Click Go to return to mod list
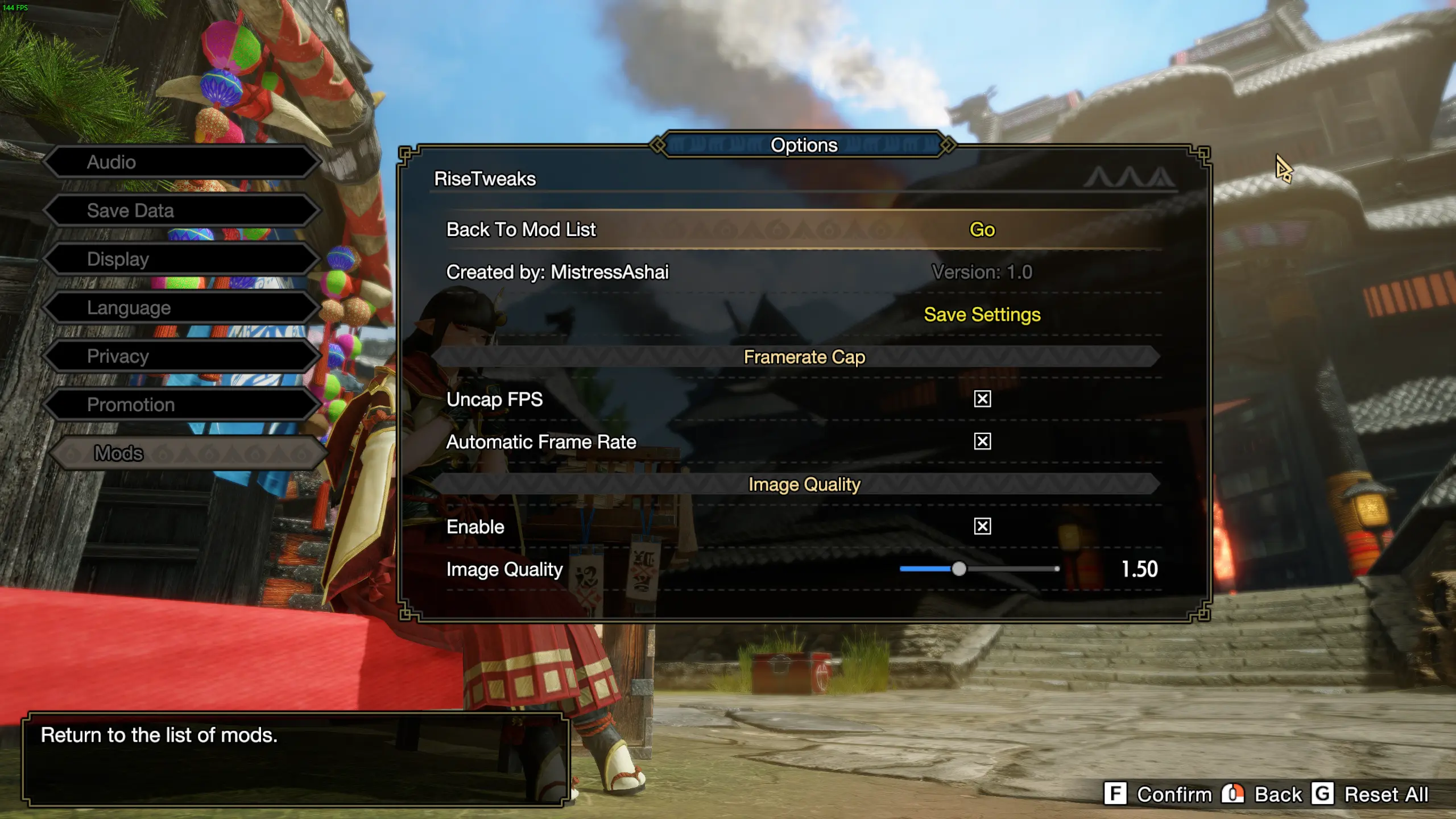This screenshot has width=1456, height=819. 982,230
